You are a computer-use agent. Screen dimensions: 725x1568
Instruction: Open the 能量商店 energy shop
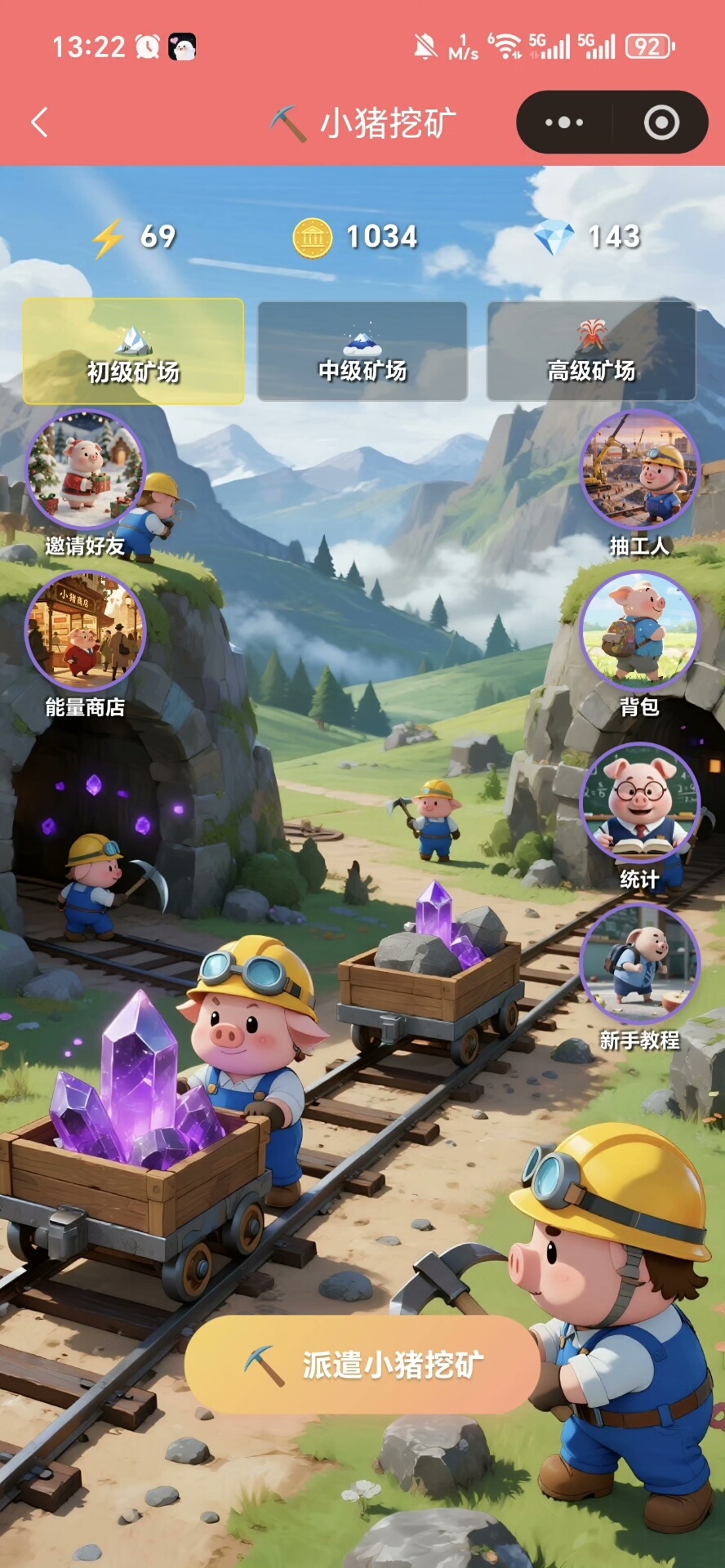coord(85,632)
